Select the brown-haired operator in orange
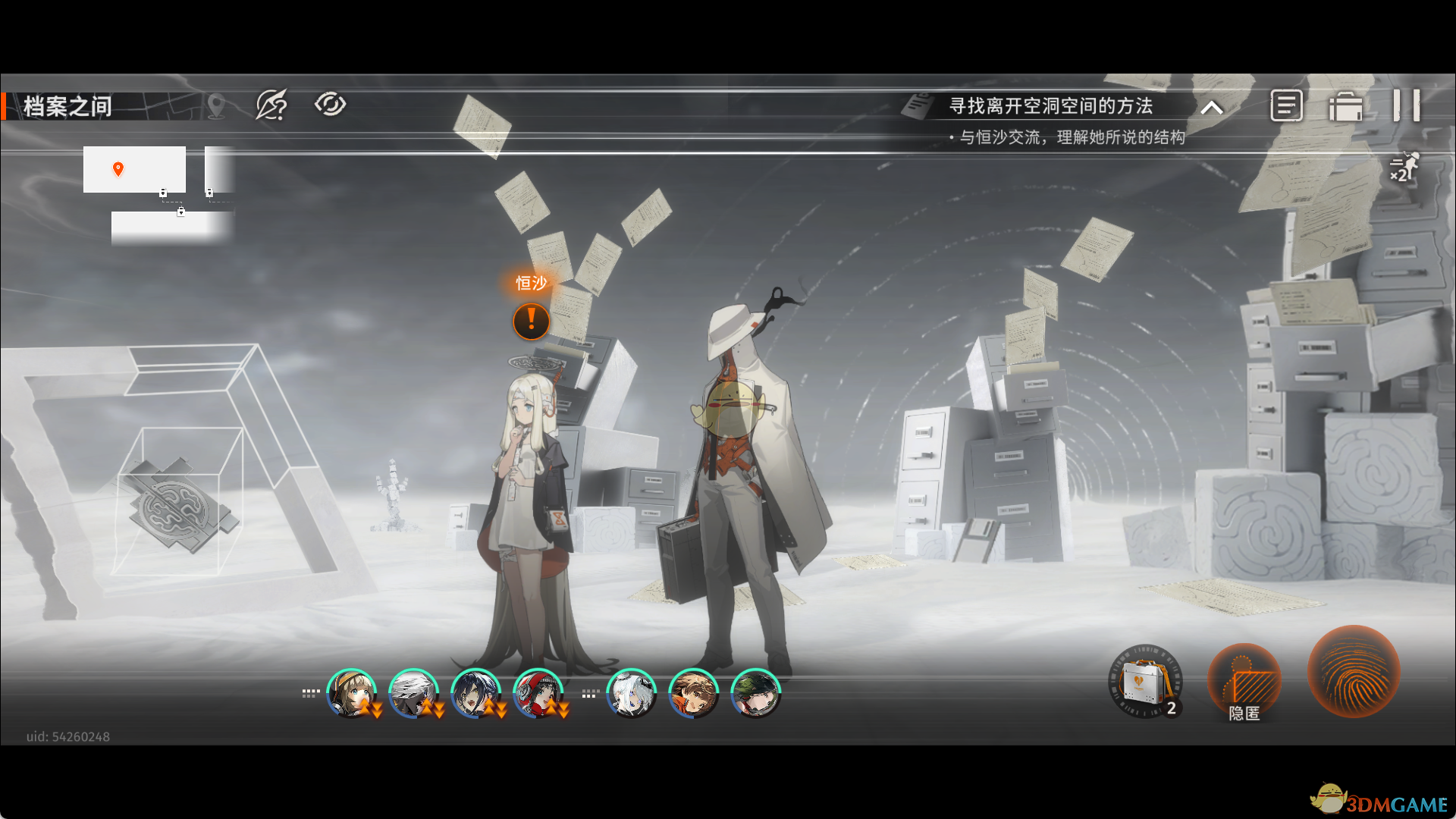Viewport: 1456px width, 819px height. tap(693, 692)
